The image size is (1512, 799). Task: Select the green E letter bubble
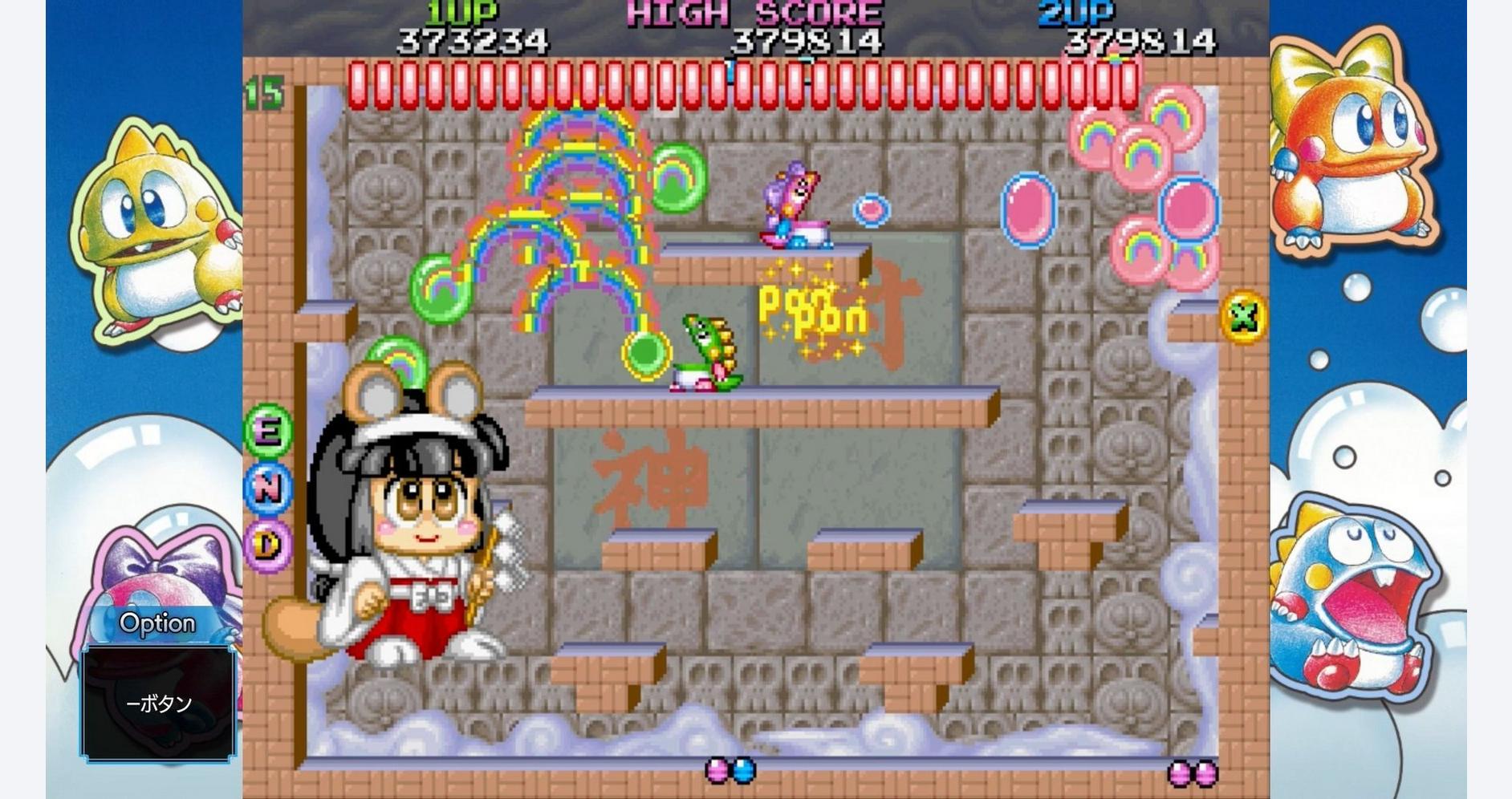pos(268,431)
